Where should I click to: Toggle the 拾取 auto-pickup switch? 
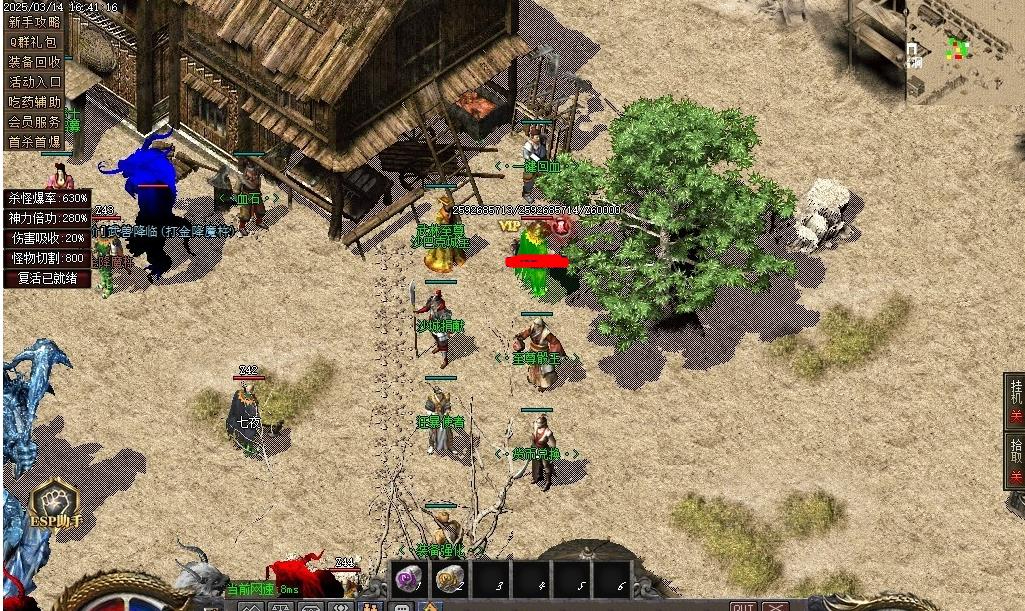[1015, 460]
